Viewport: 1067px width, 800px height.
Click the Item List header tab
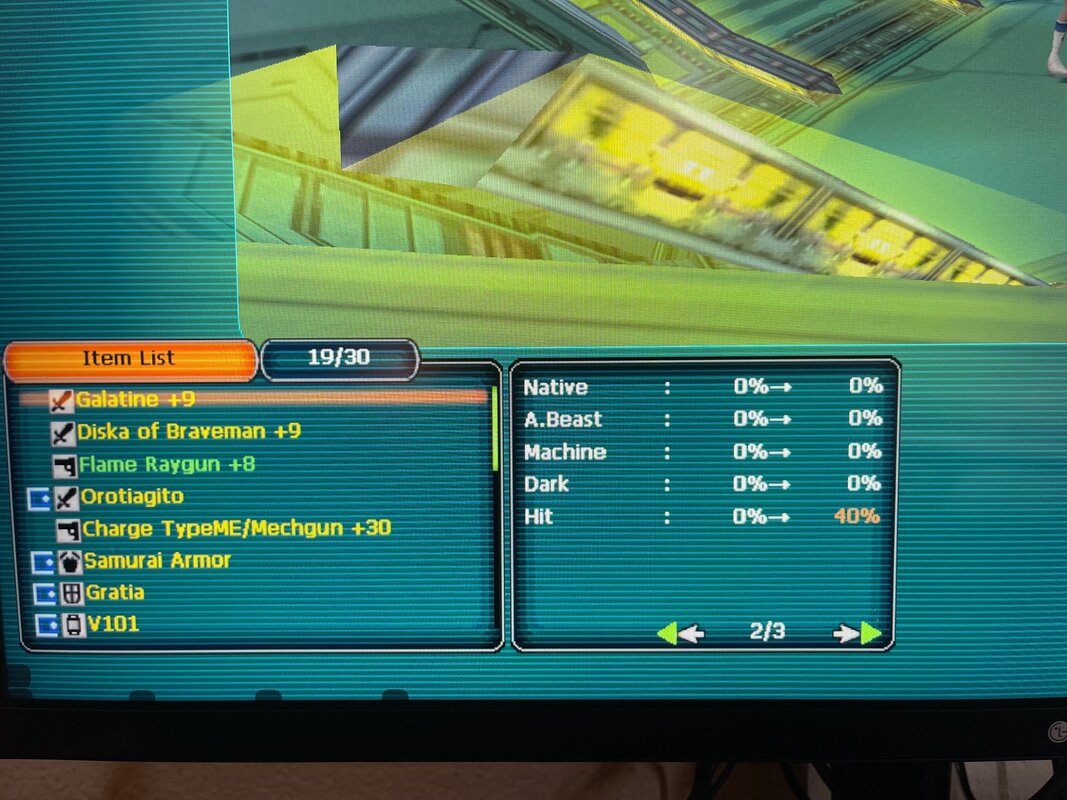[129, 359]
